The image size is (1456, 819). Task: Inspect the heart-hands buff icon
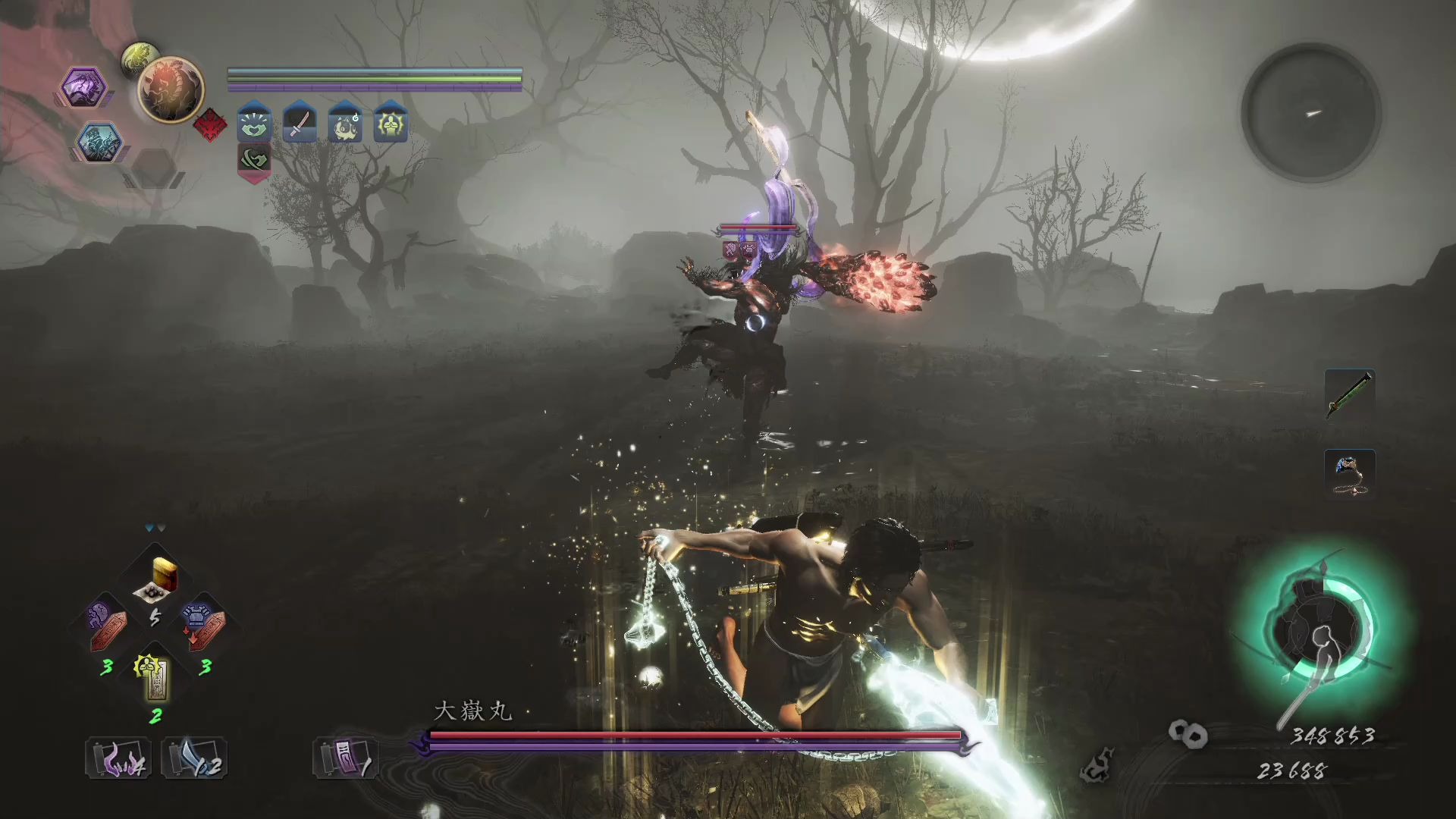coord(254,123)
